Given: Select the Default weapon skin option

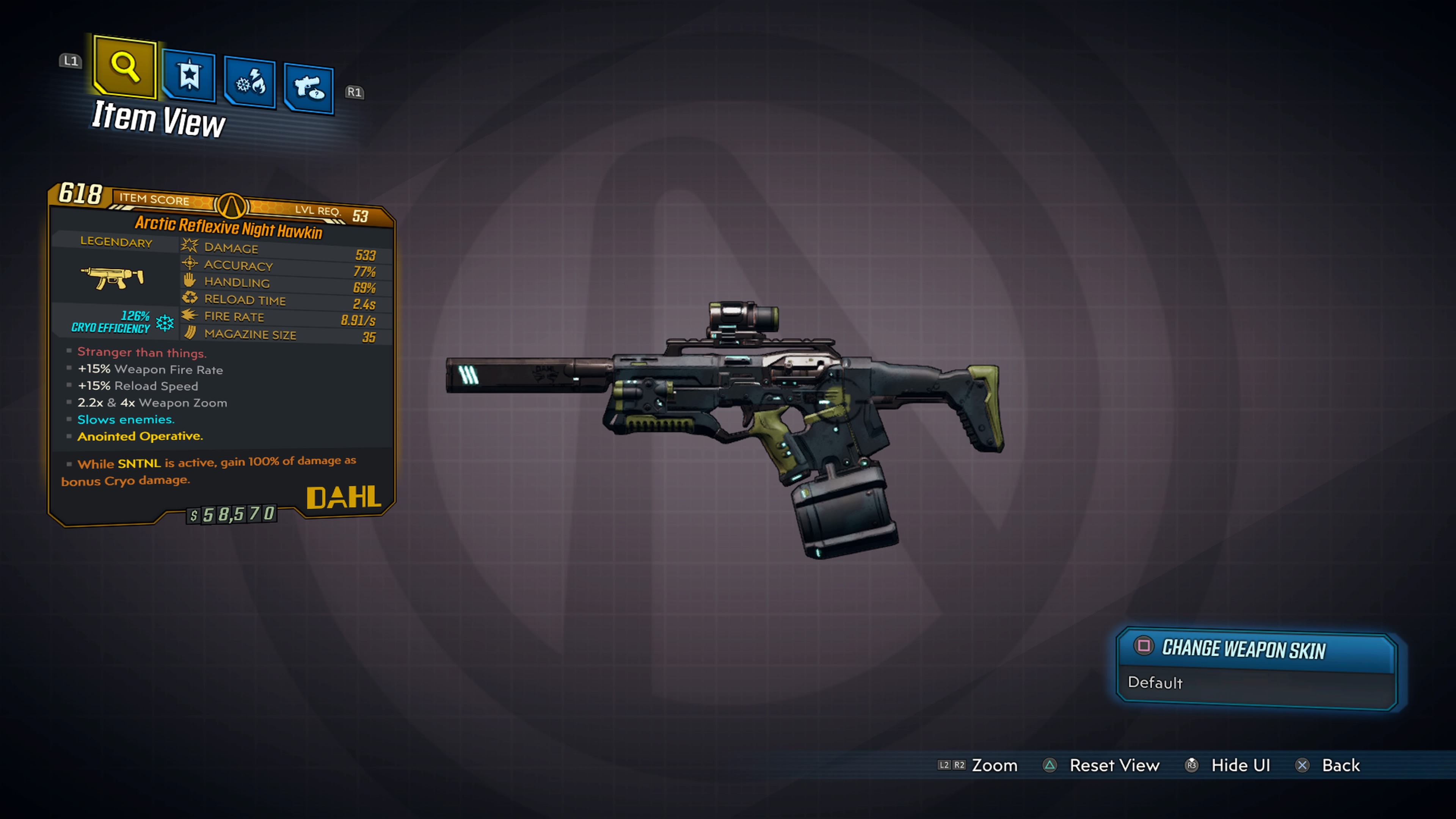Looking at the screenshot, I should tap(1155, 683).
